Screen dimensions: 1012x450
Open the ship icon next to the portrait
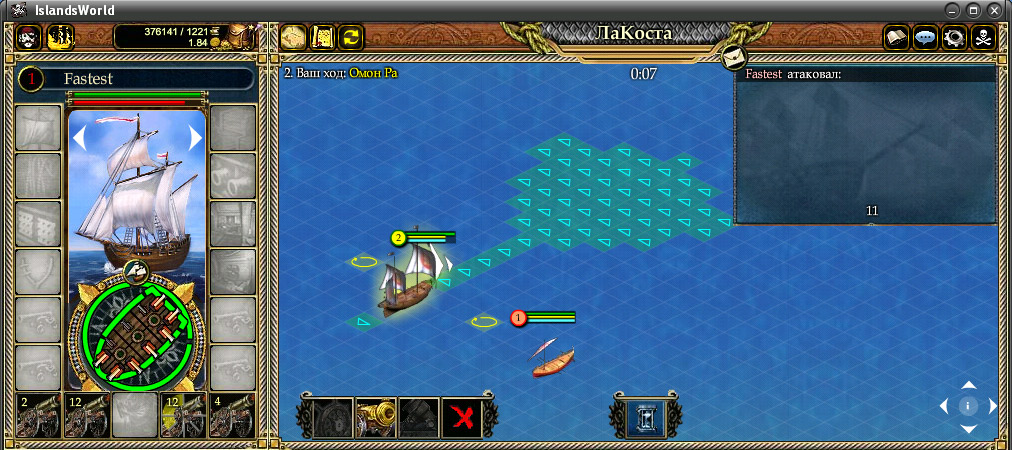click(61, 37)
